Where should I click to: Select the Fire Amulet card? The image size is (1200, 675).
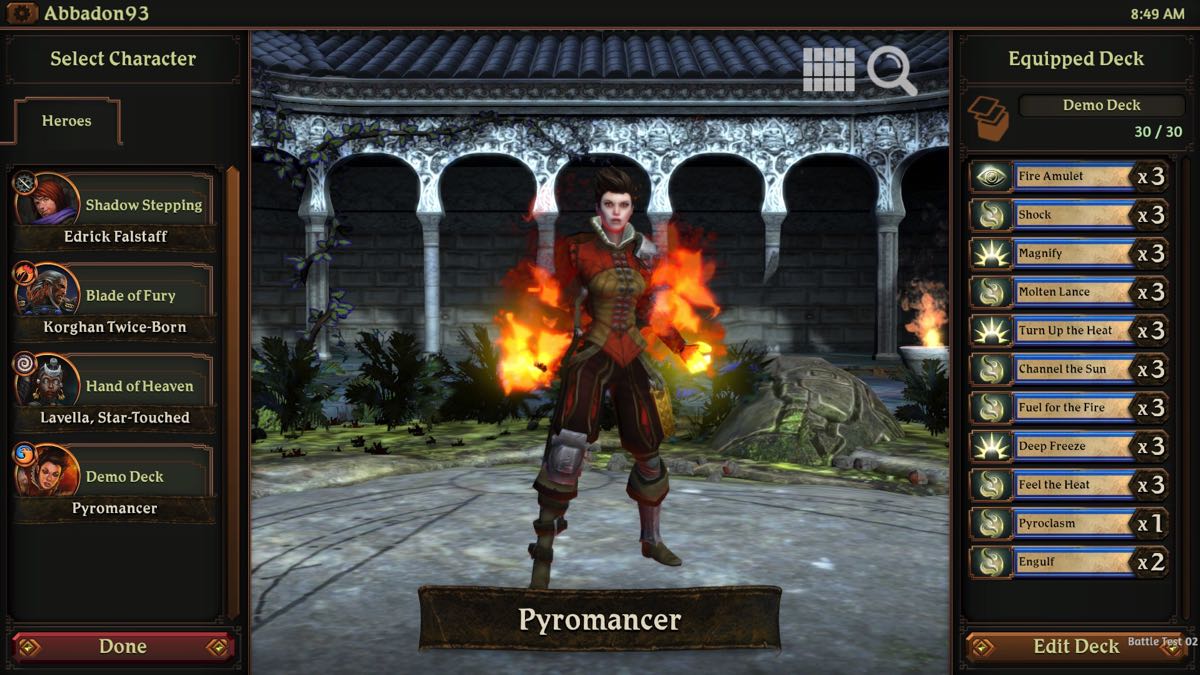(1070, 177)
